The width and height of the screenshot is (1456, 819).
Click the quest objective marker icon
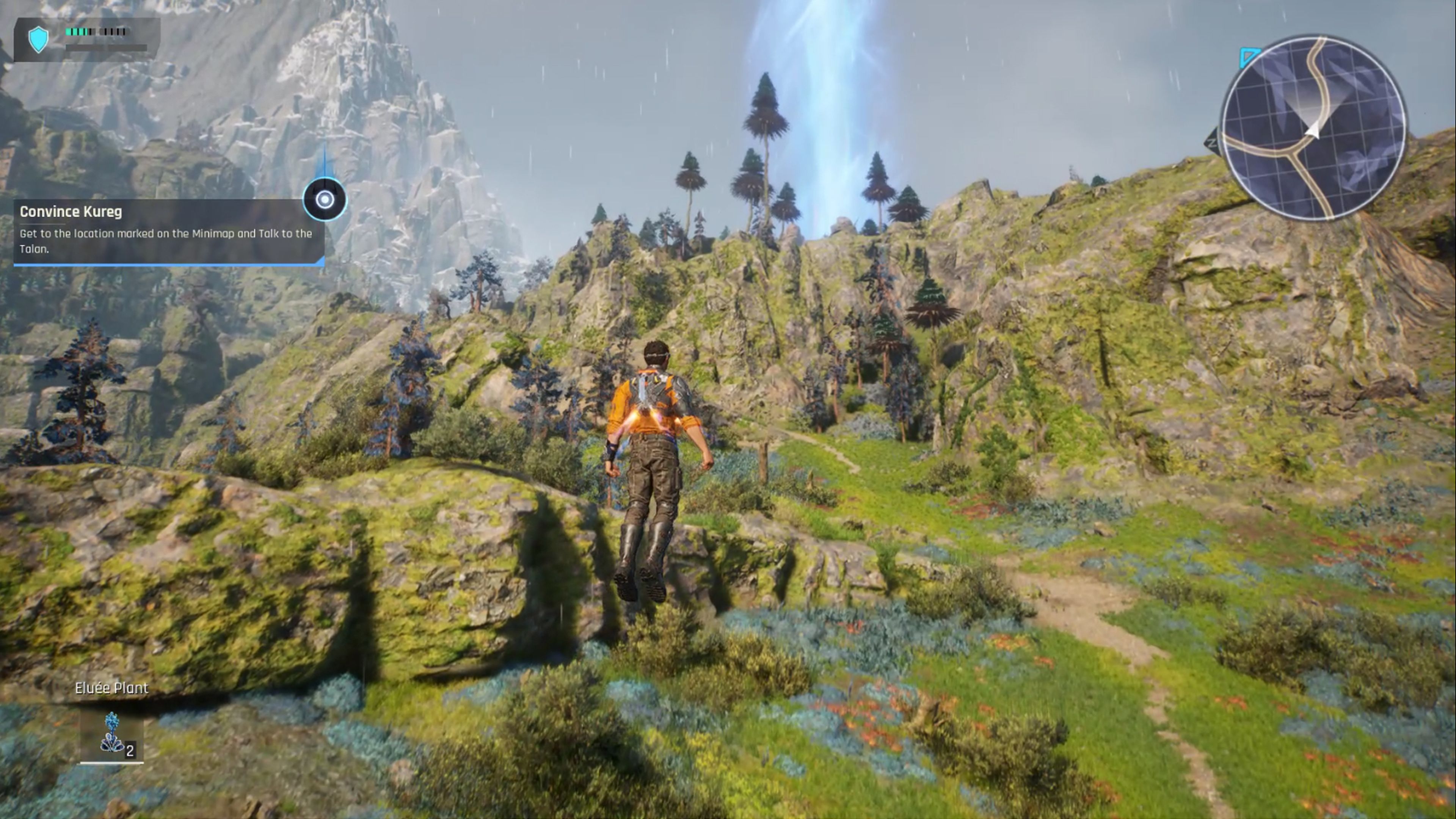pos(325,199)
